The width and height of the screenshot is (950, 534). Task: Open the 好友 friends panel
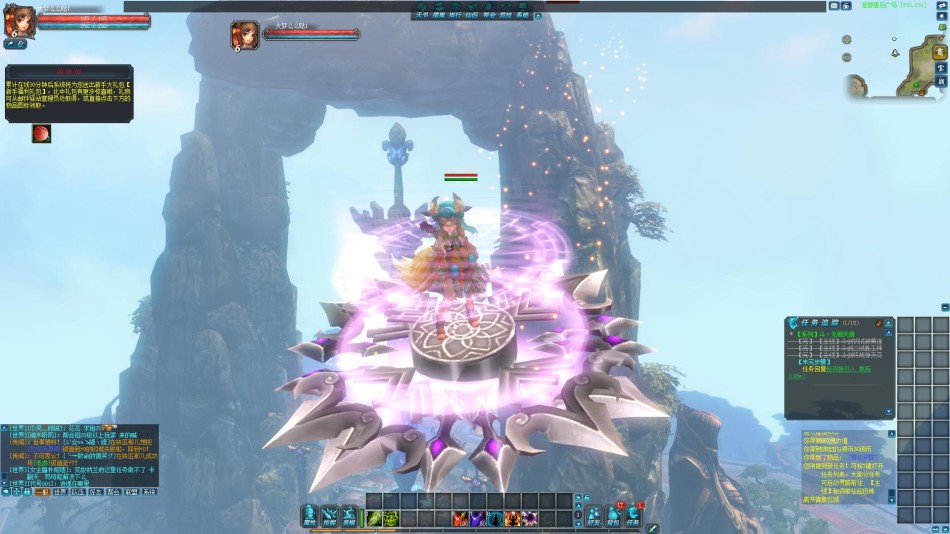pos(594,516)
